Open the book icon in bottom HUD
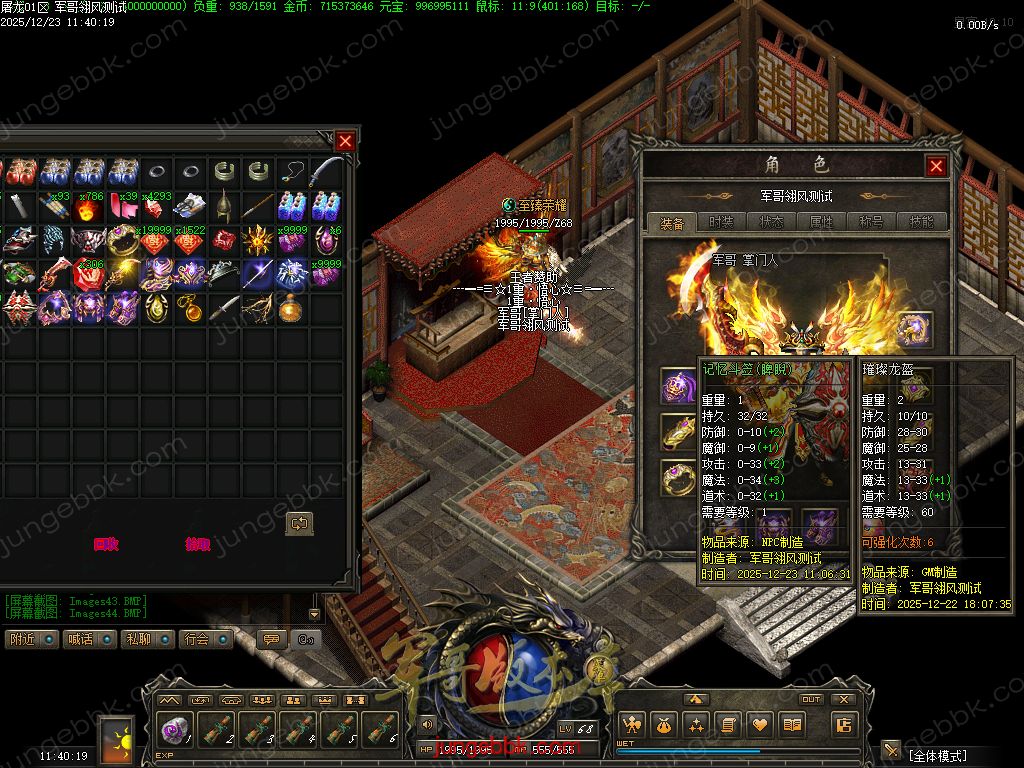 pyautogui.click(x=792, y=725)
